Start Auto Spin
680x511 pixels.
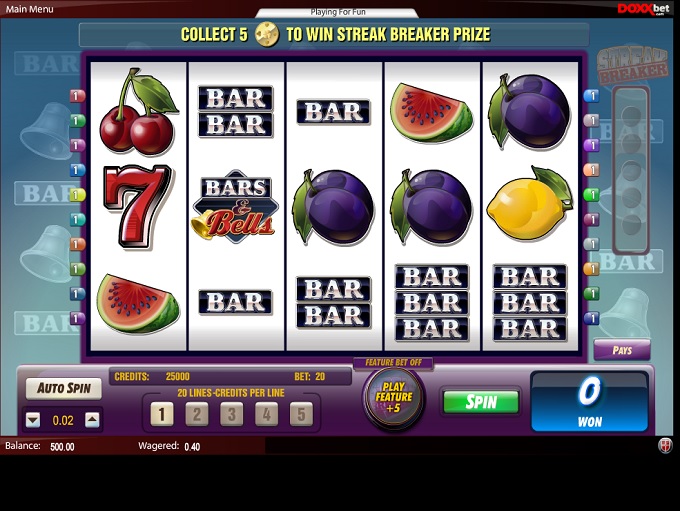[63, 388]
